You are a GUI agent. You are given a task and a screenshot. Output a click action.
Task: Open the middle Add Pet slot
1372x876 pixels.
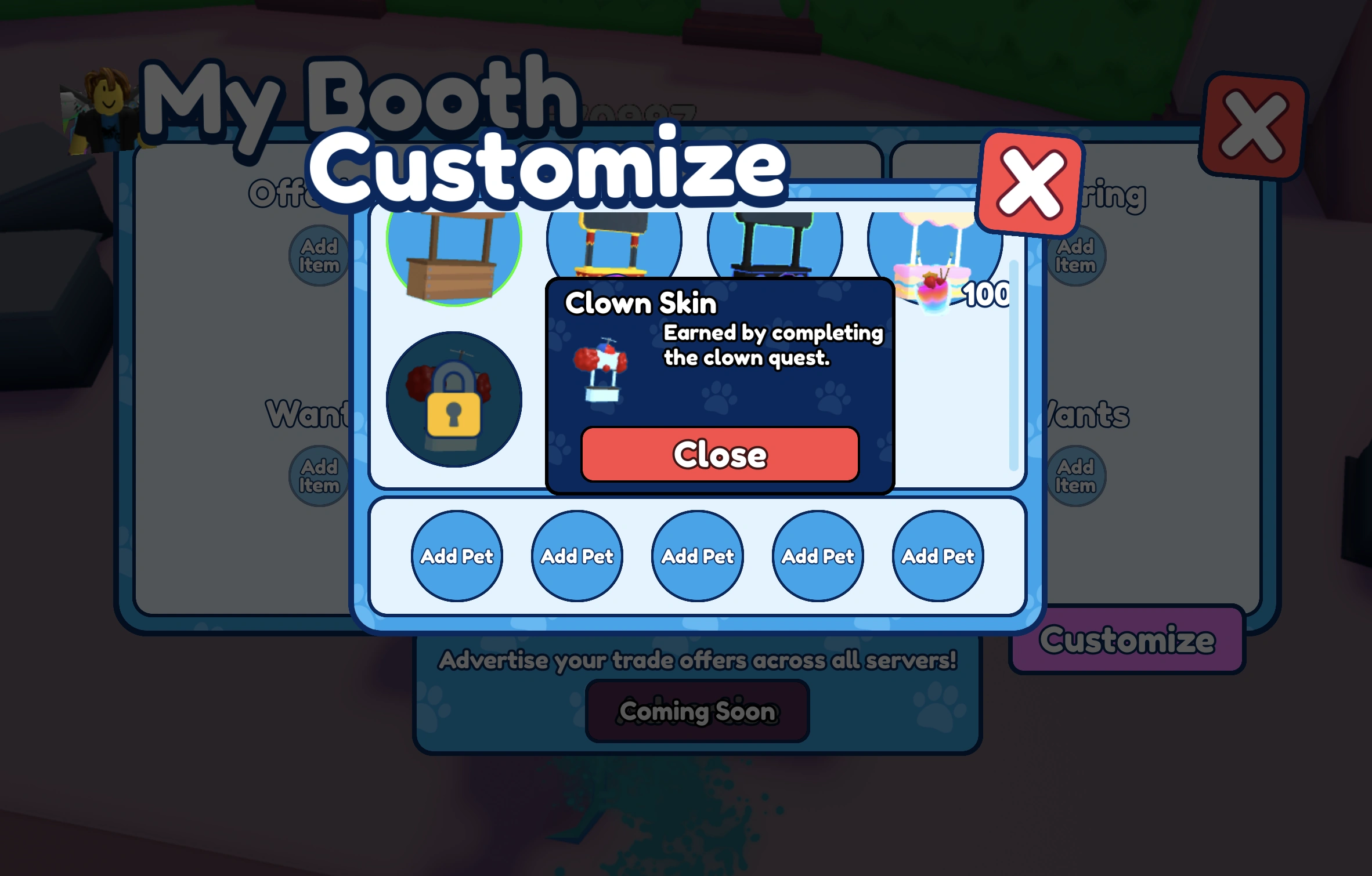tap(698, 556)
